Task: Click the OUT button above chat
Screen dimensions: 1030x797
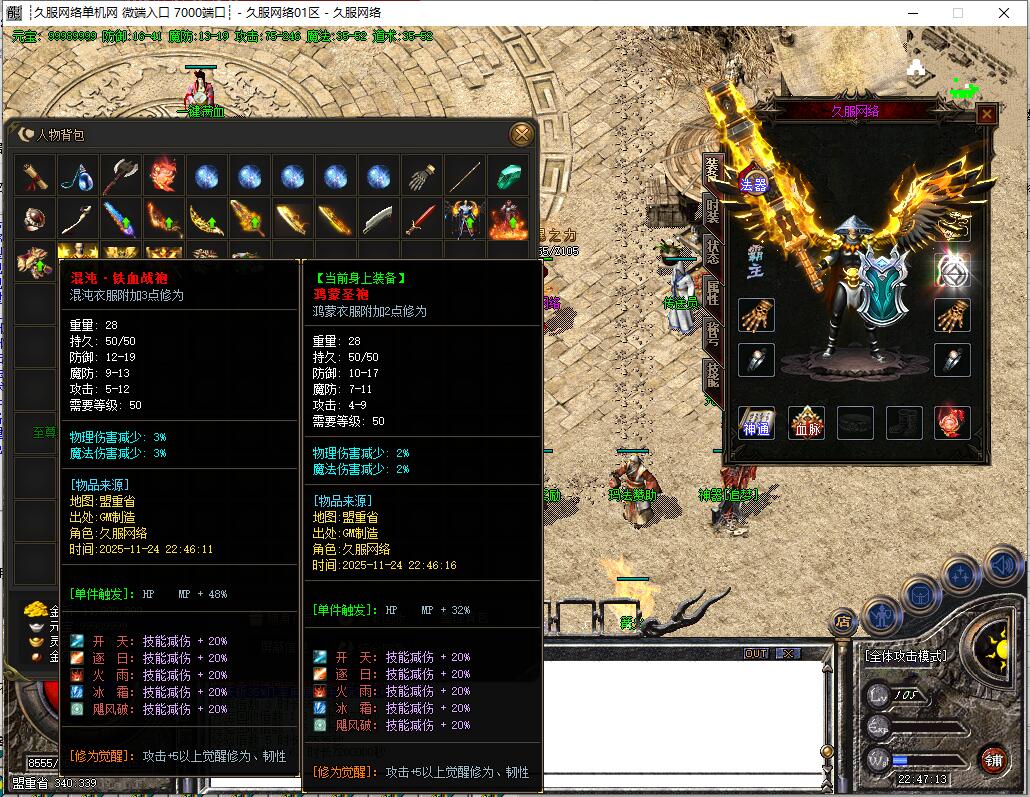Action: (x=756, y=654)
